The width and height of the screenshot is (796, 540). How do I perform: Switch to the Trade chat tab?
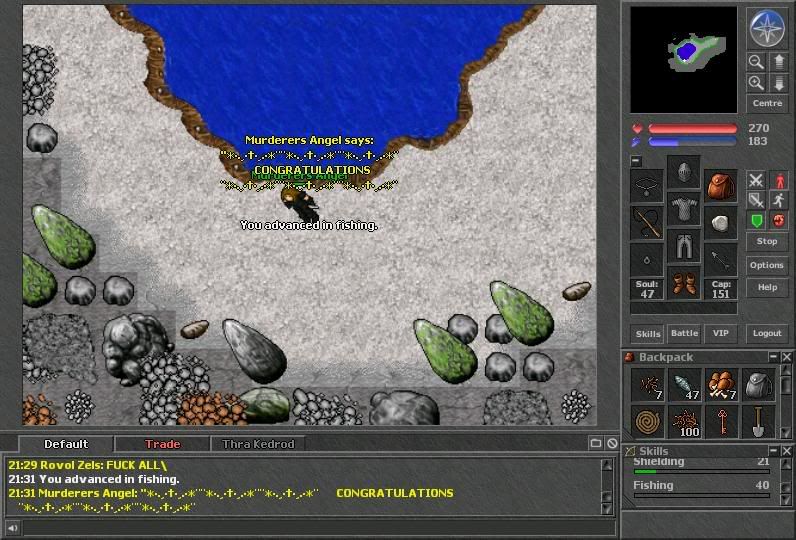162,444
